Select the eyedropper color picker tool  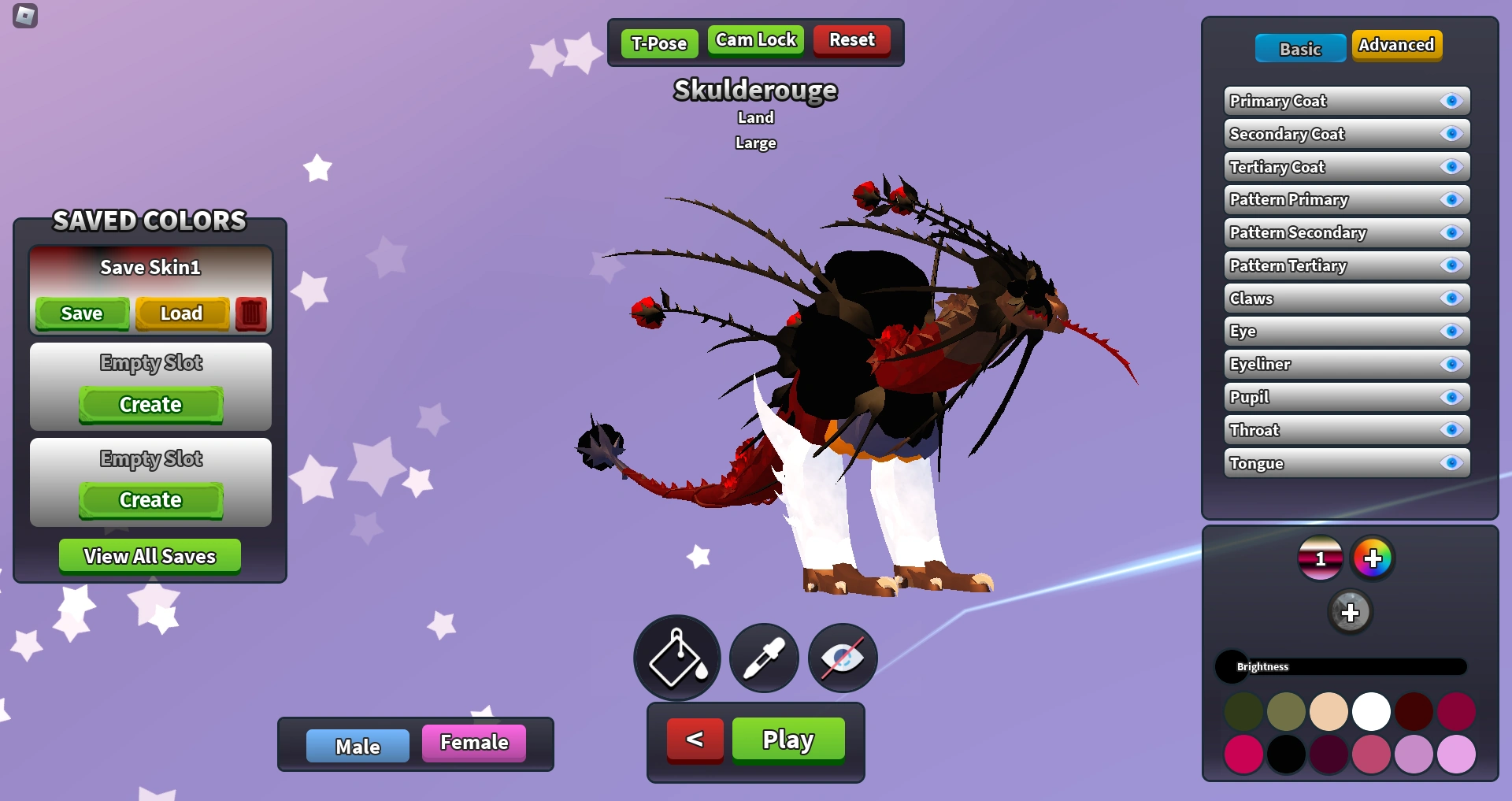(762, 658)
